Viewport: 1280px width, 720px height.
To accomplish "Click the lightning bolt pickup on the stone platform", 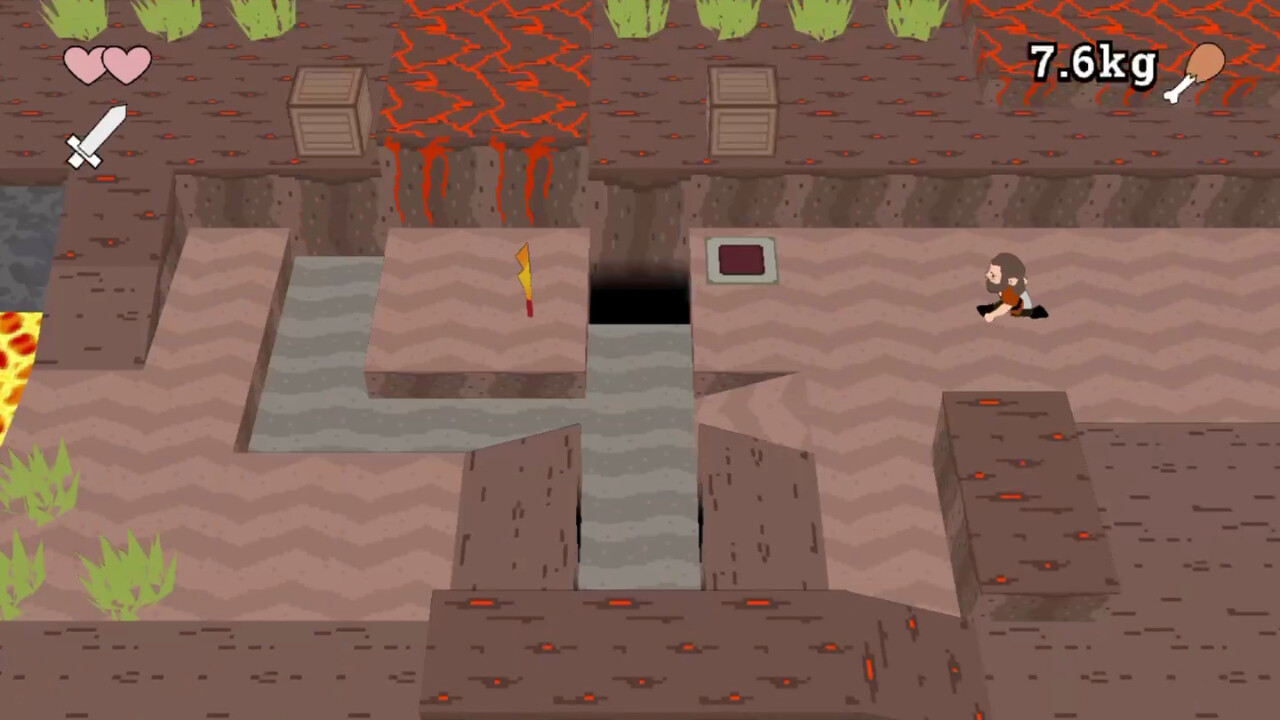I will [524, 280].
